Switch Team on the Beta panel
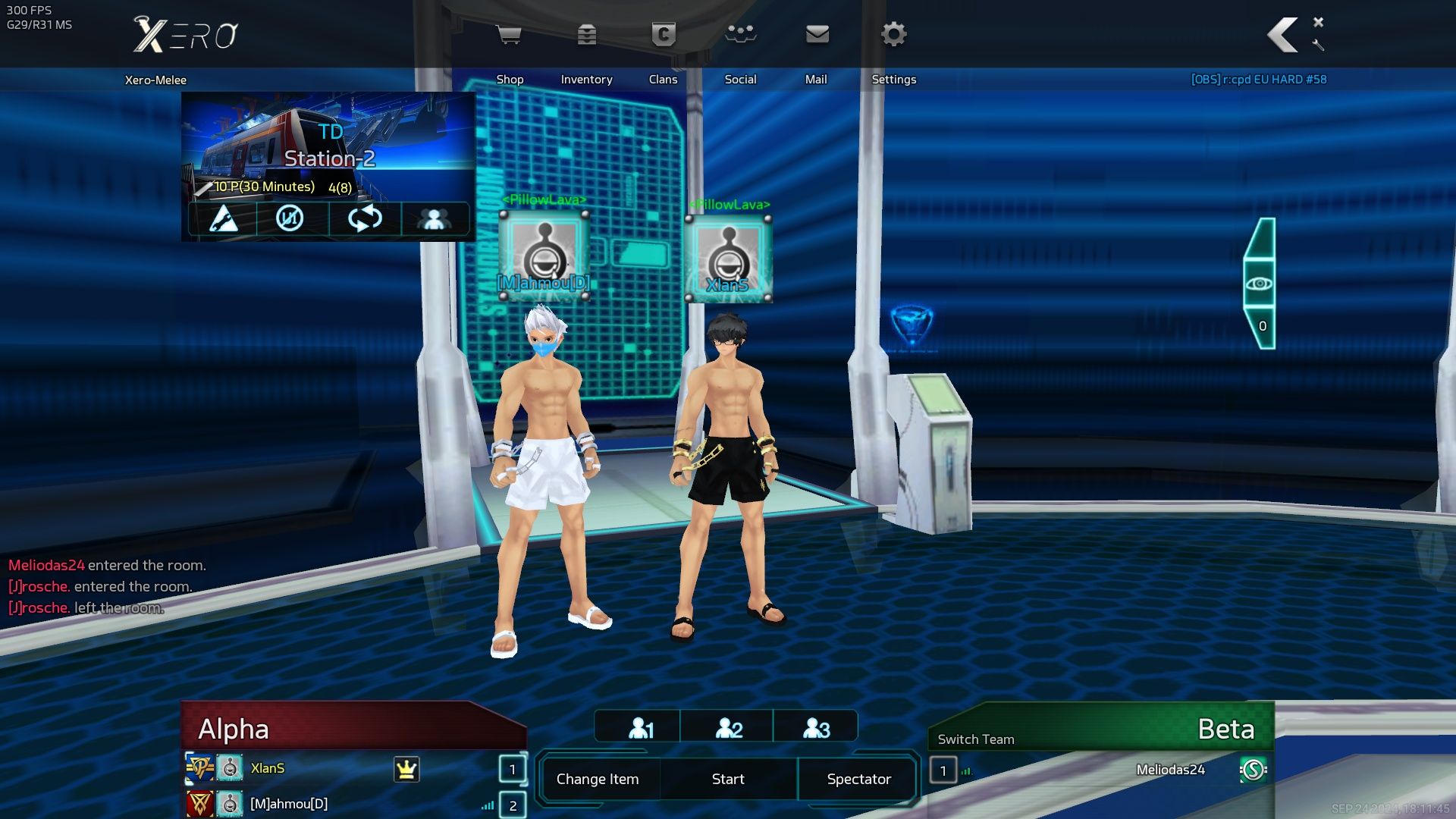 [x=975, y=739]
